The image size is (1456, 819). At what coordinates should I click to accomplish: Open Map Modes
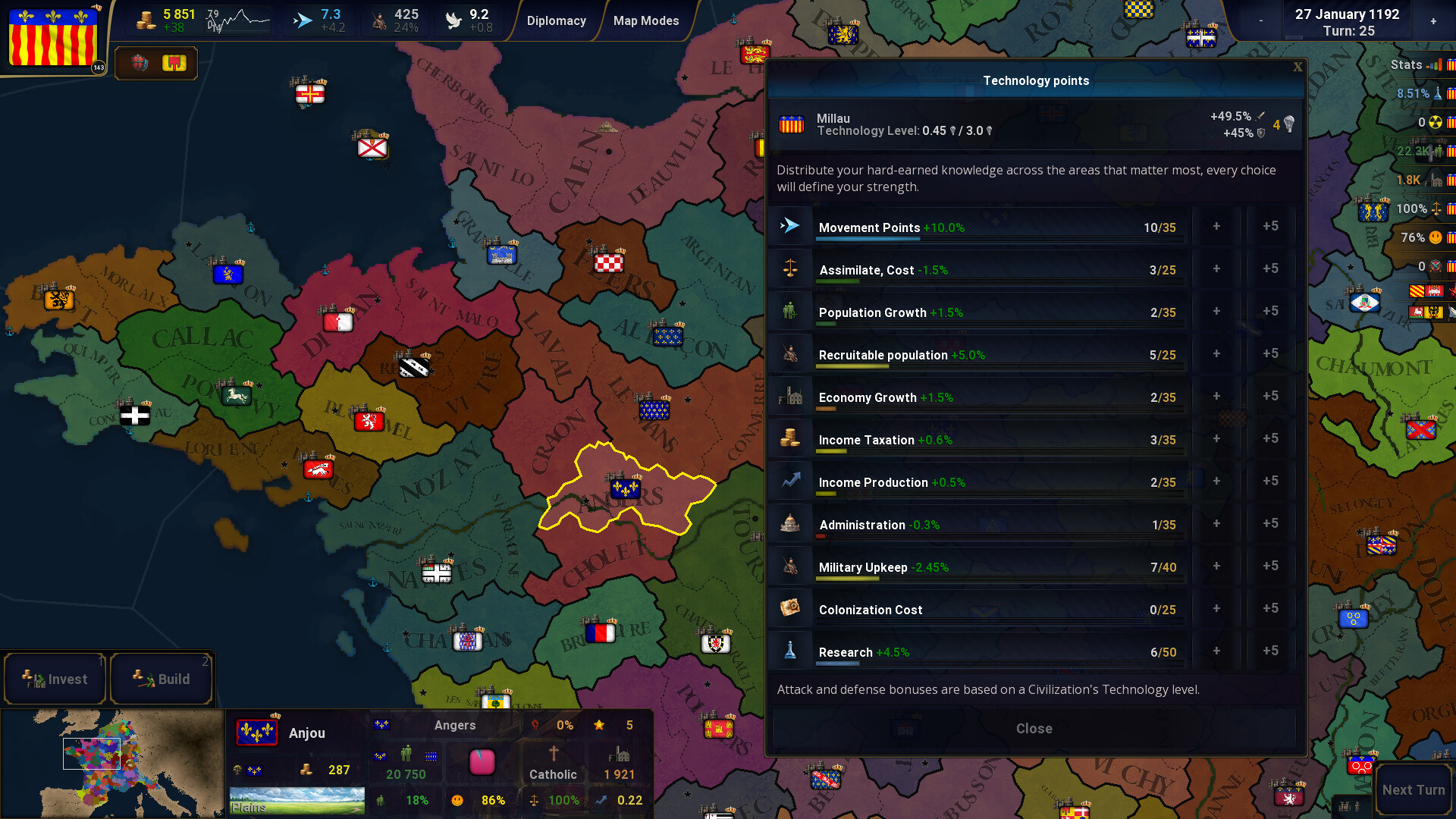pyautogui.click(x=645, y=20)
